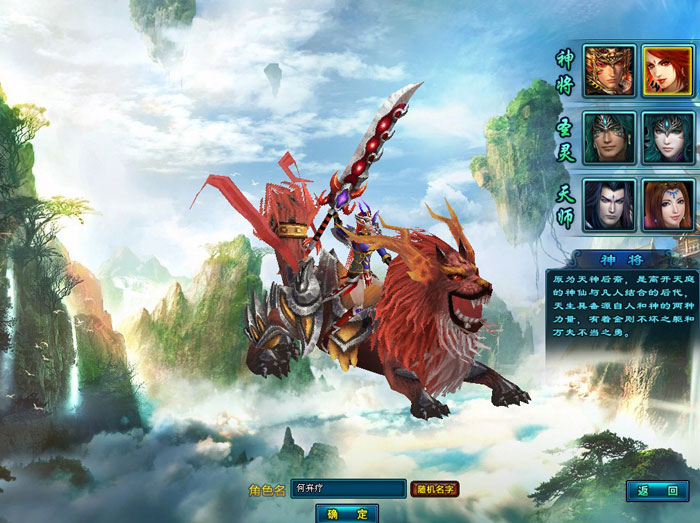
Task: Go back using the 返回 button
Action: [659, 490]
